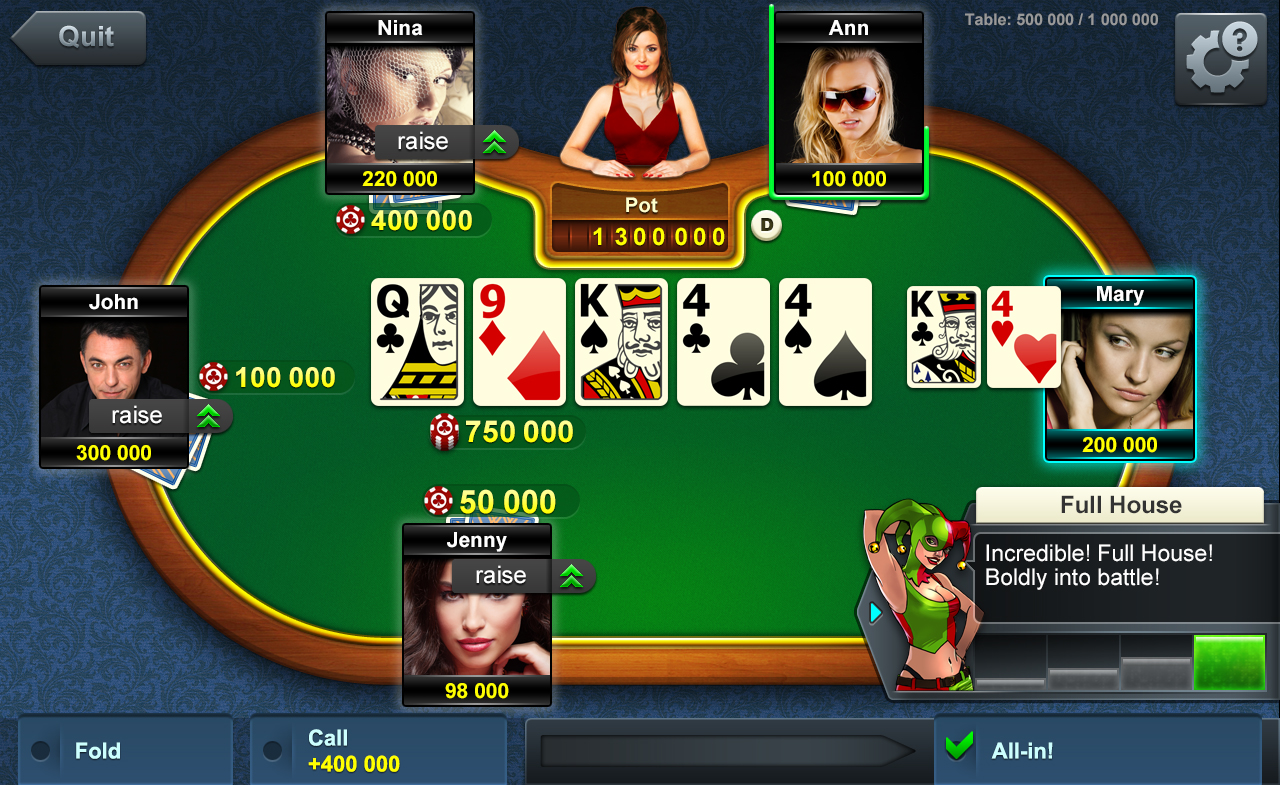Select the Full House header
Screen dimensions: 1280x785
1119,505
